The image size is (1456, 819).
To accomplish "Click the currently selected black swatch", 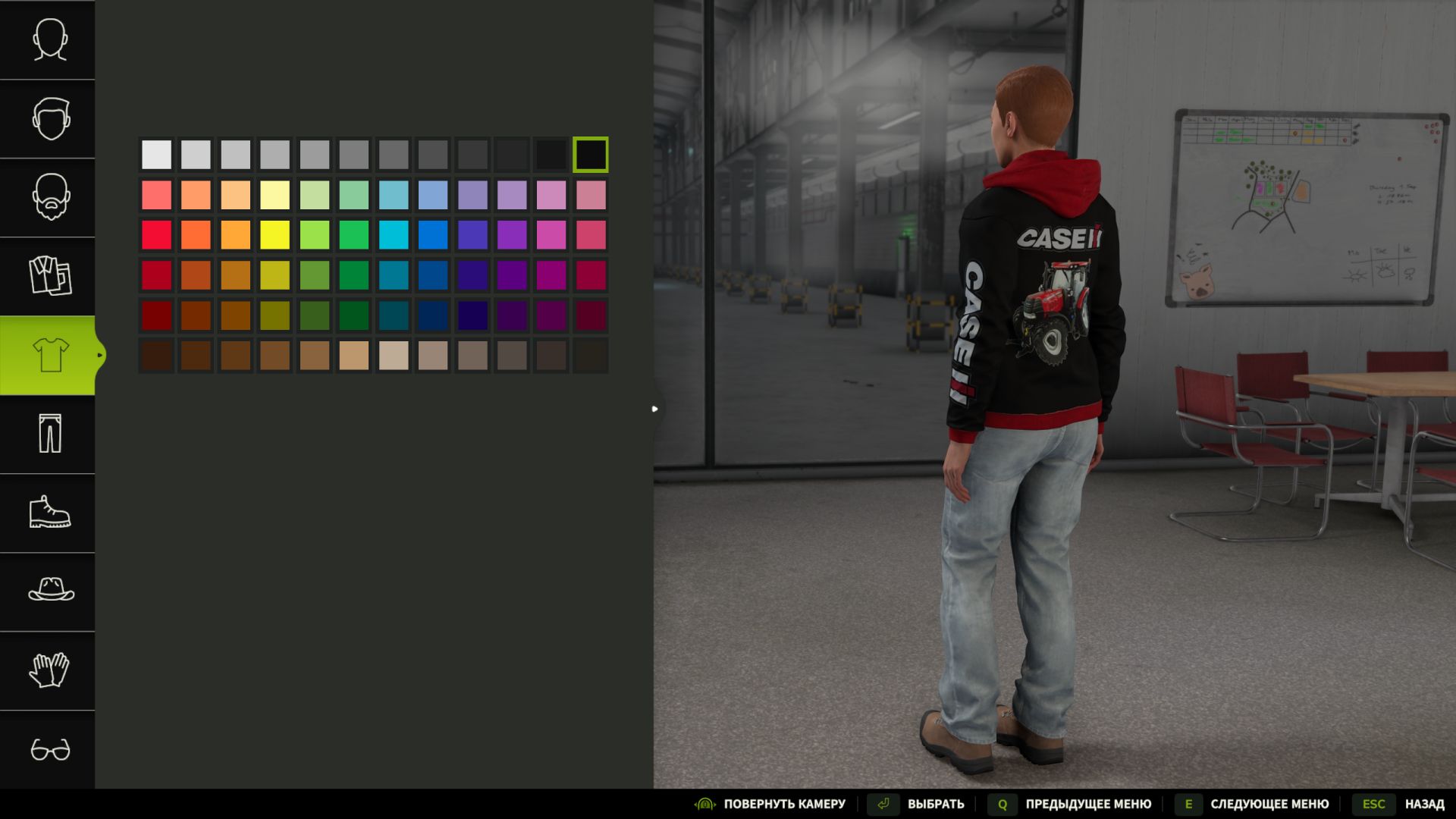I will click(x=591, y=153).
